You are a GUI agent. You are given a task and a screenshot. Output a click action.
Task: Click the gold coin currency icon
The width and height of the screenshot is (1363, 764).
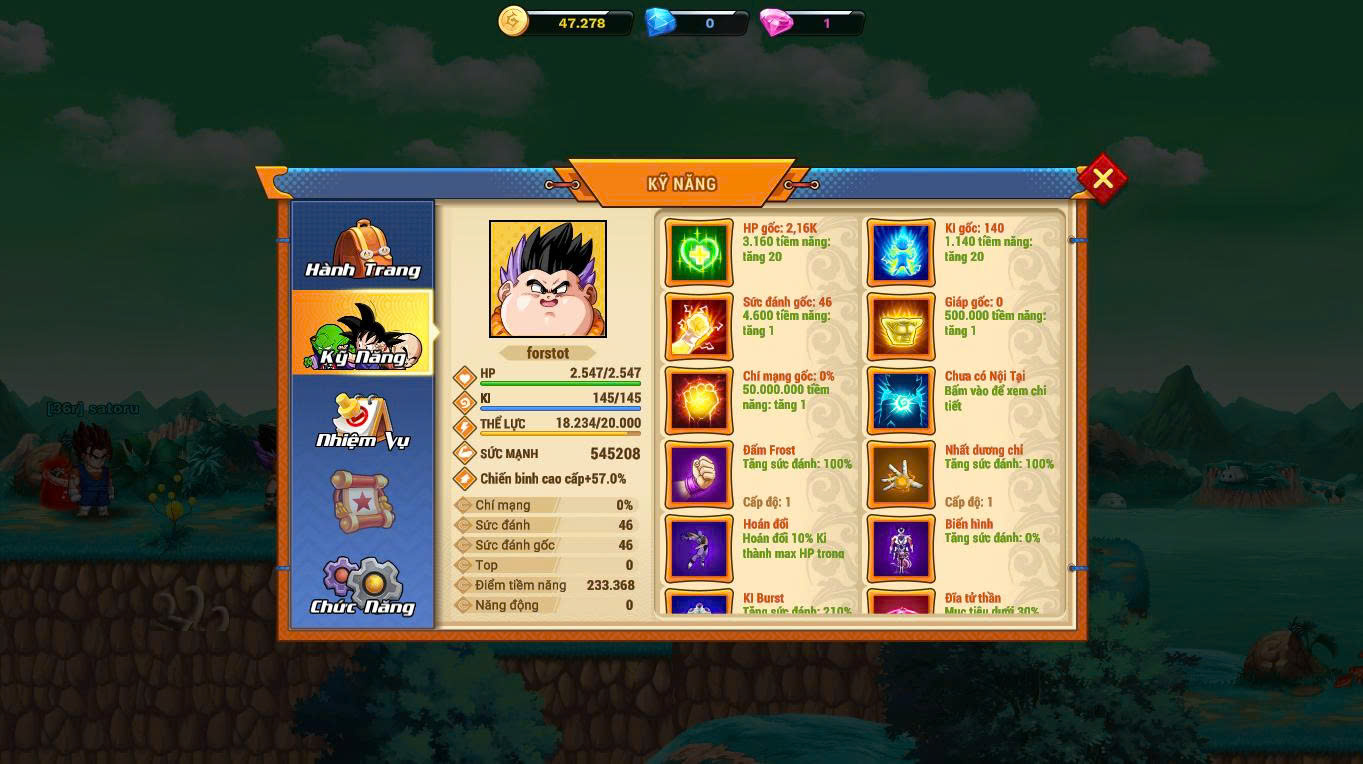tap(513, 22)
